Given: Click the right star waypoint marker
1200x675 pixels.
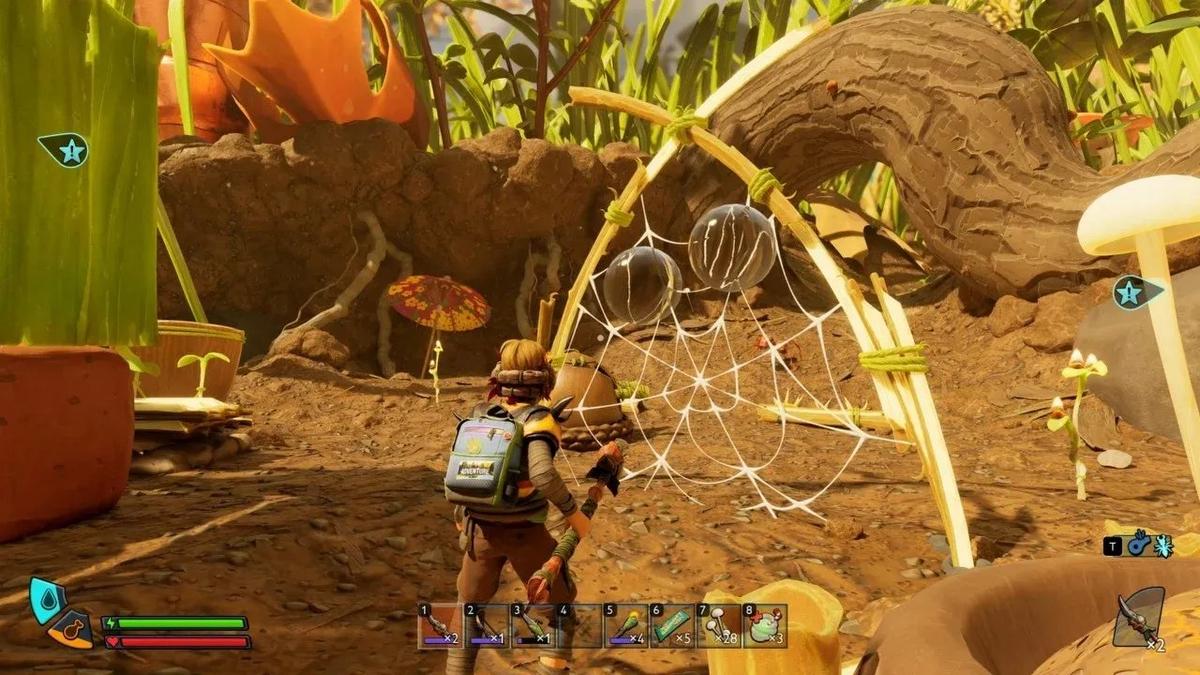Looking at the screenshot, I should click(1136, 292).
